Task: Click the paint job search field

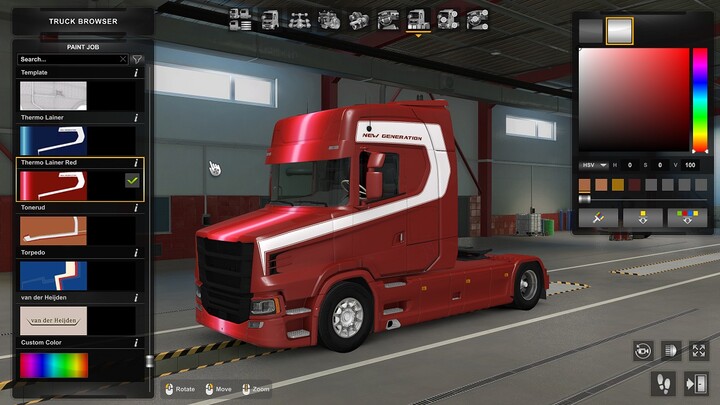Action: coord(70,59)
